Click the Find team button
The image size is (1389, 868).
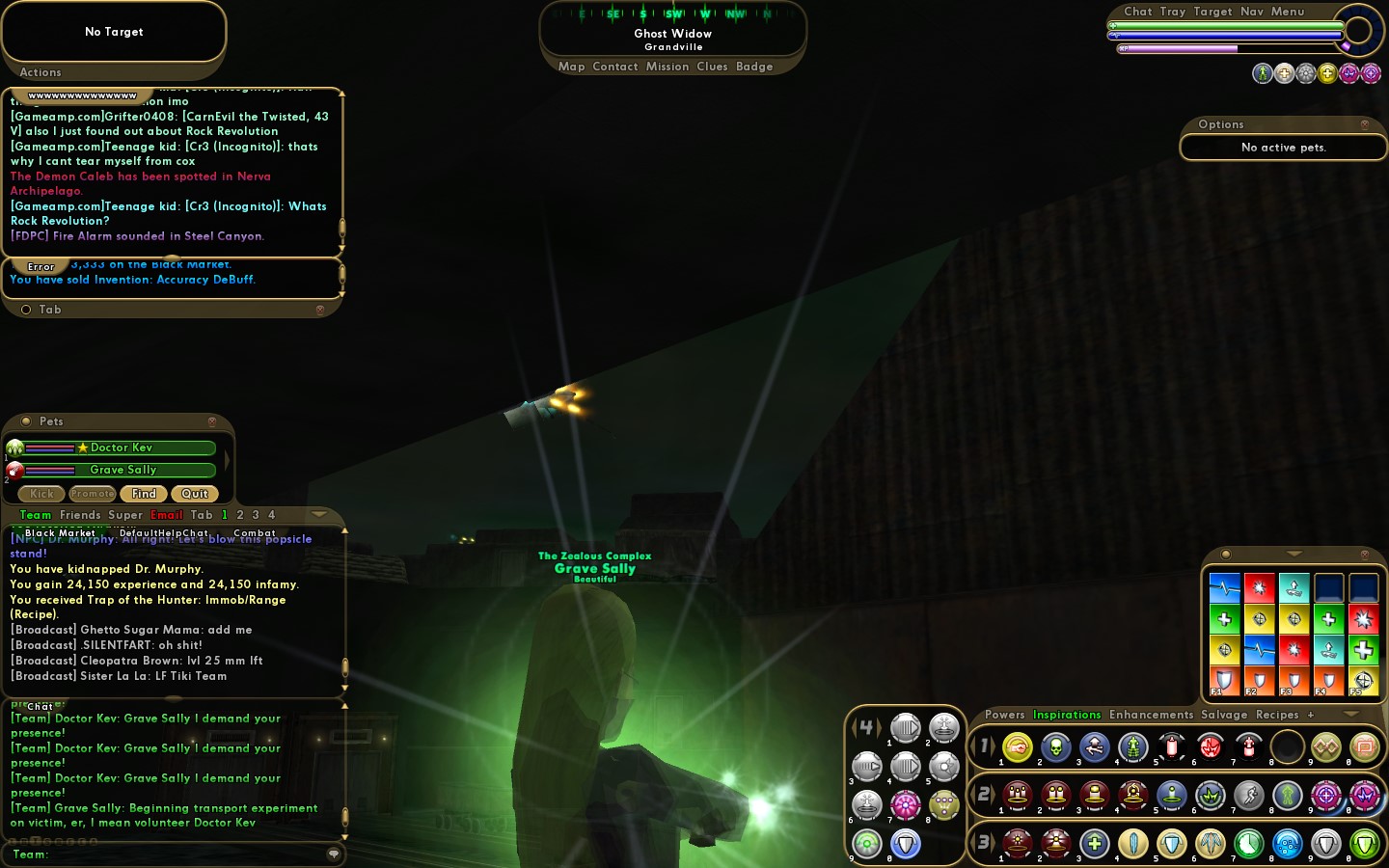click(144, 494)
